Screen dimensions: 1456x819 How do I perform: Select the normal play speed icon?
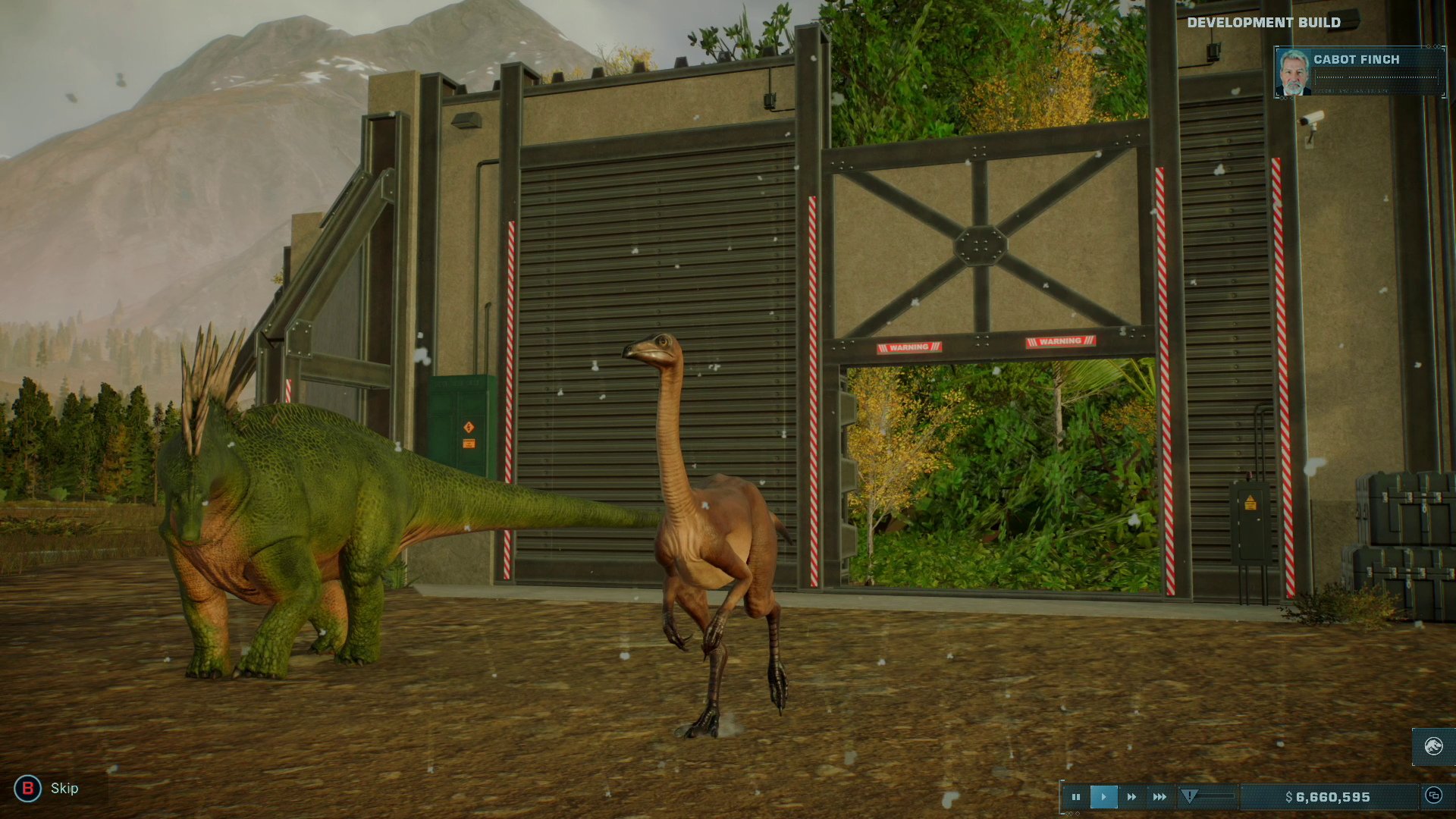pyautogui.click(x=1103, y=796)
